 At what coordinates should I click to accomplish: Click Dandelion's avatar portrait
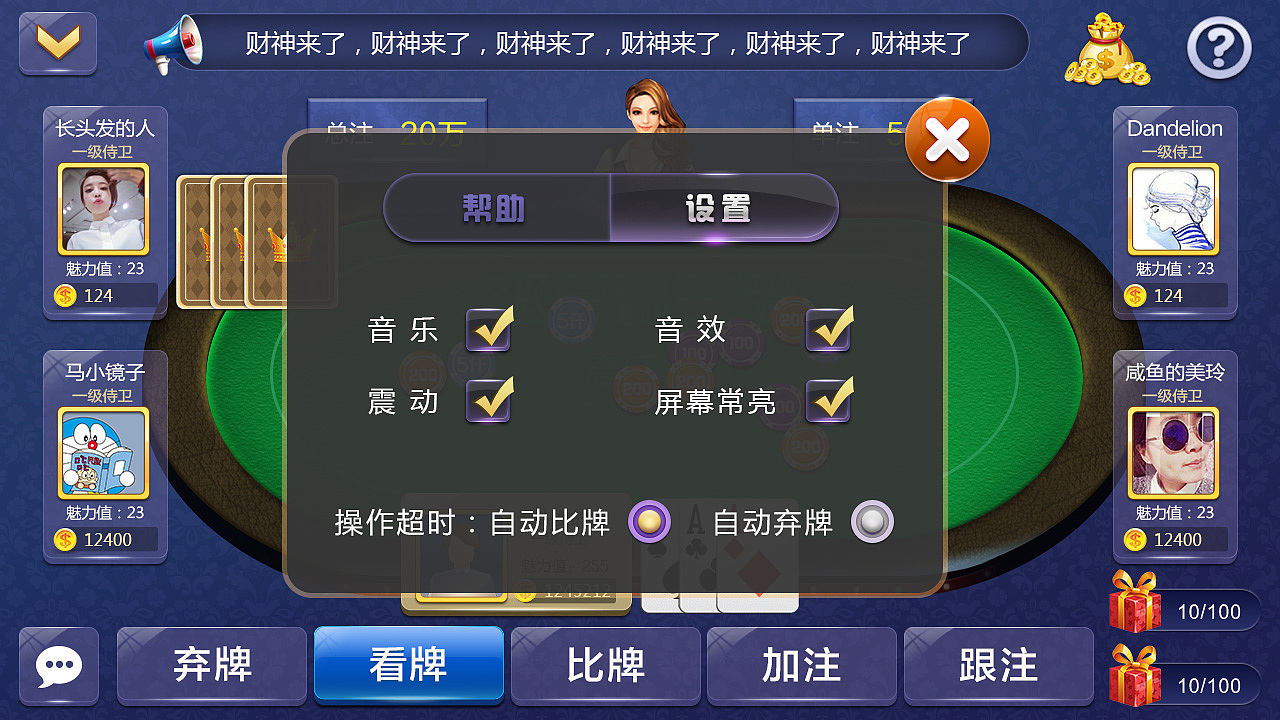click(x=1174, y=207)
